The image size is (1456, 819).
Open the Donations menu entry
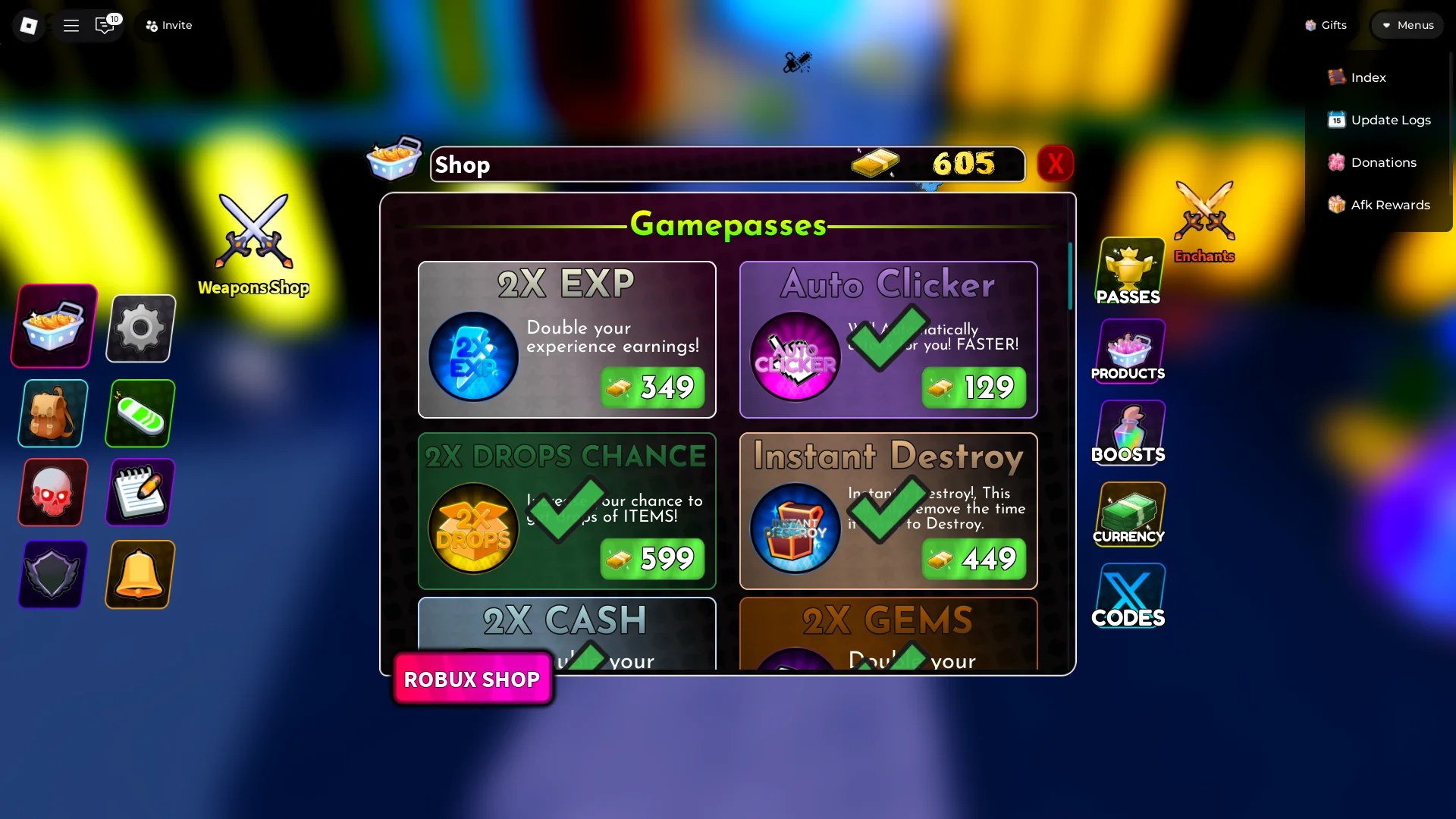[x=1380, y=162]
